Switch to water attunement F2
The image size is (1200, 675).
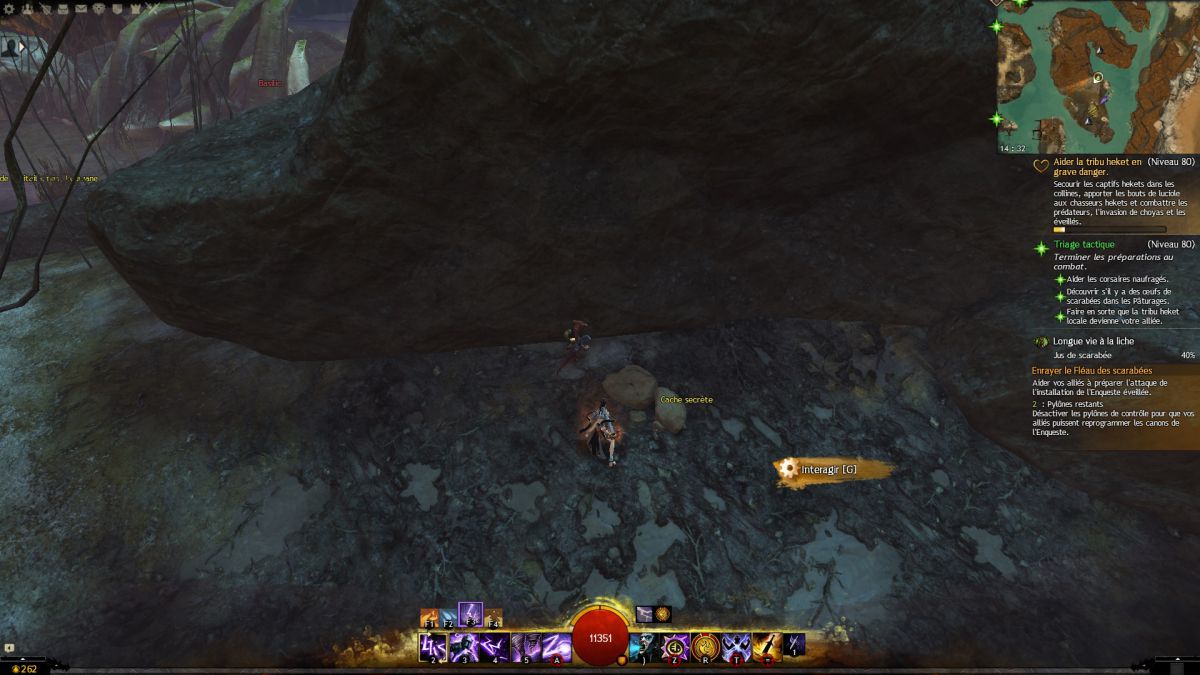tap(449, 618)
